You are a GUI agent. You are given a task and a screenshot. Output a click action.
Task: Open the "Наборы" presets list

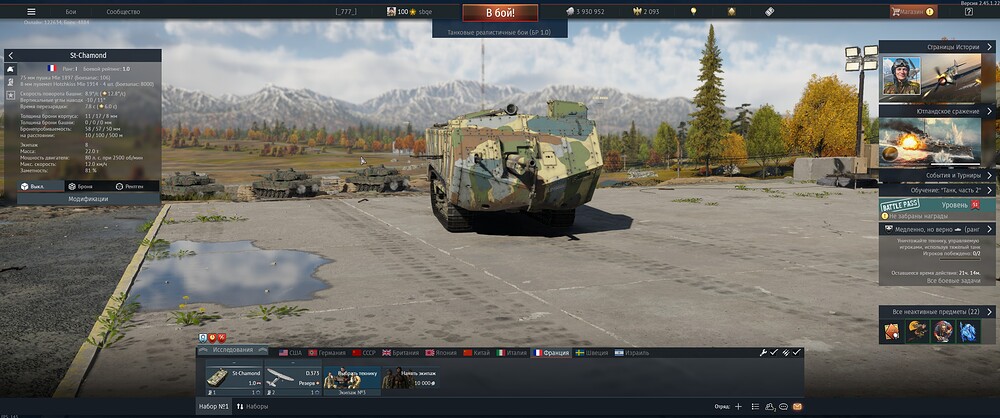pos(252,407)
